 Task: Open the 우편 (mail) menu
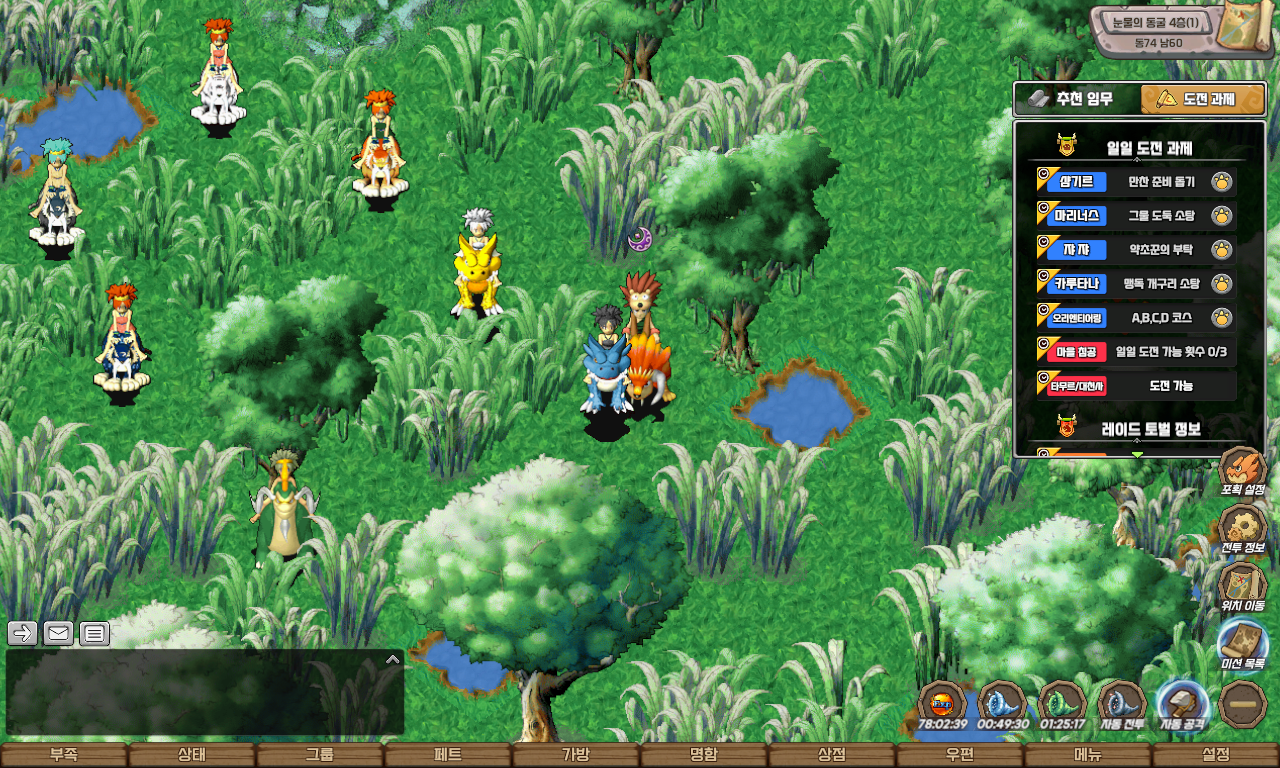[x=959, y=755]
